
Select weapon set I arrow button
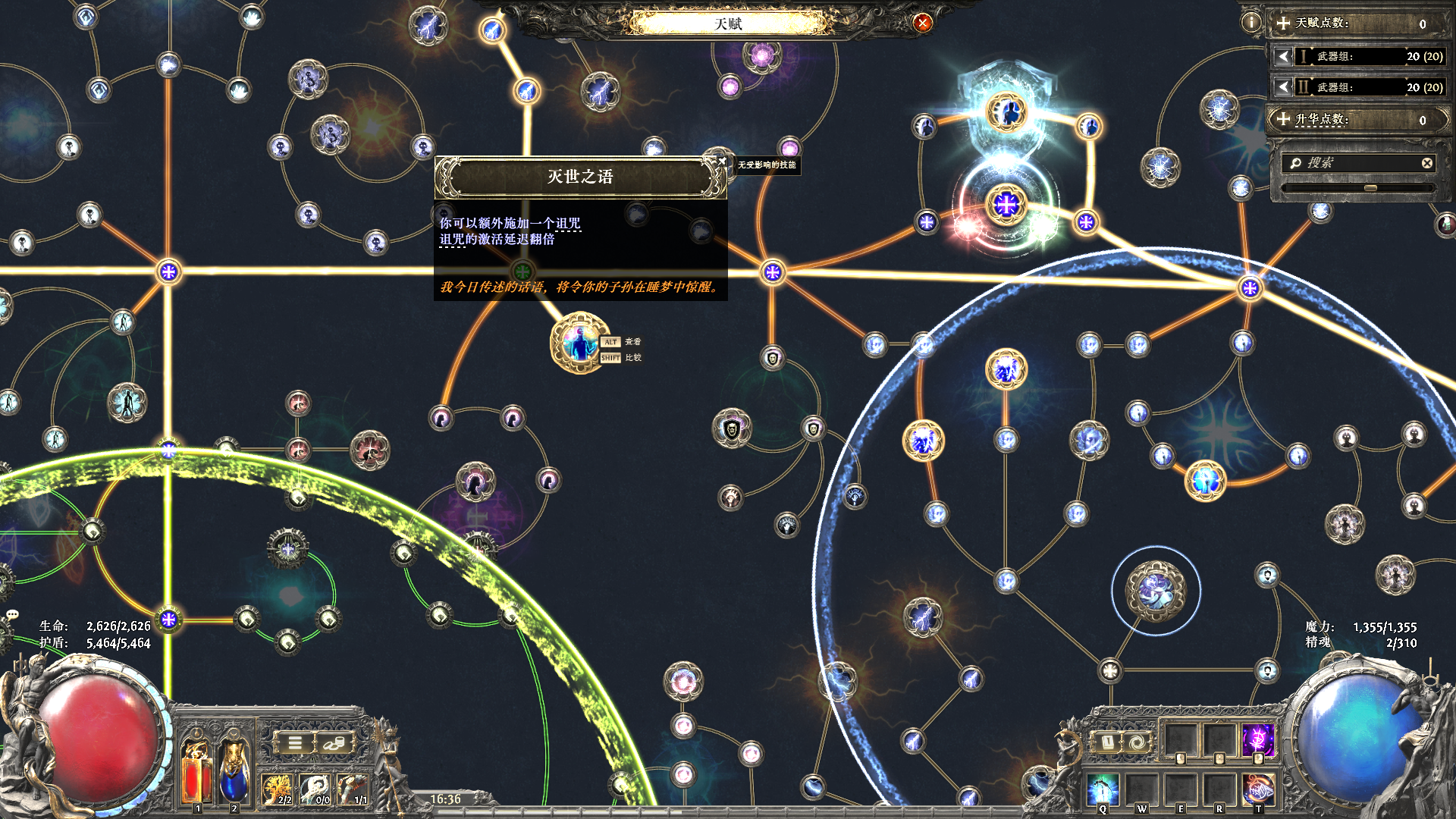[1283, 56]
